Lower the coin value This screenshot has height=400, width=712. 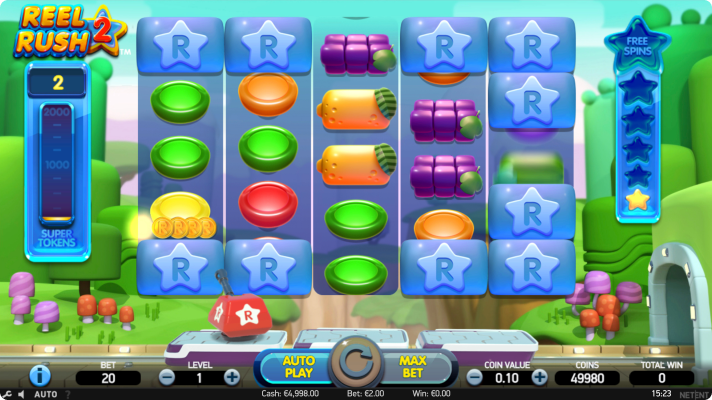coord(475,377)
